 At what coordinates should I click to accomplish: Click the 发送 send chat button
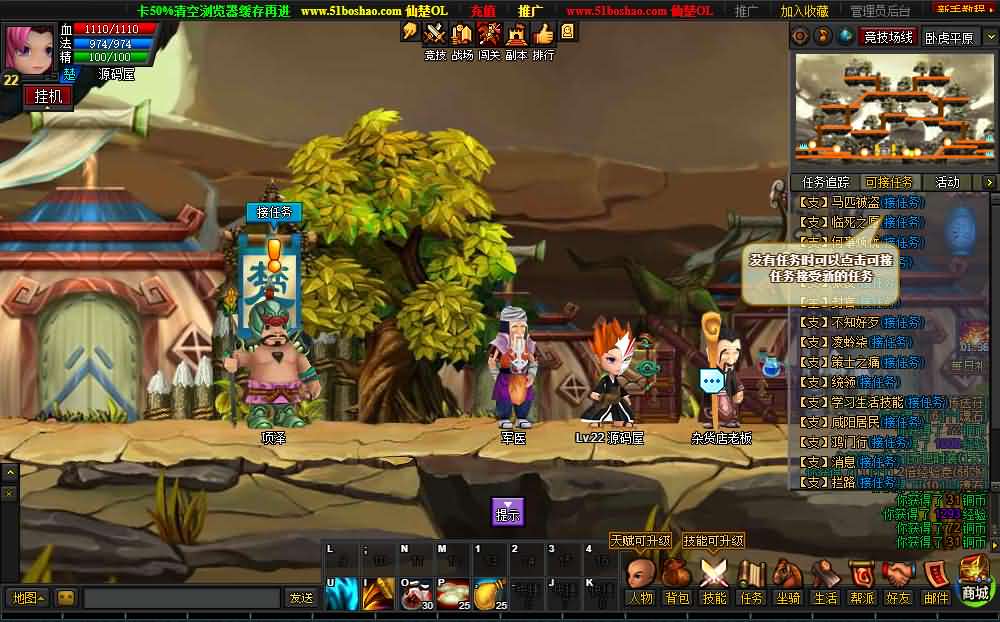[301, 598]
